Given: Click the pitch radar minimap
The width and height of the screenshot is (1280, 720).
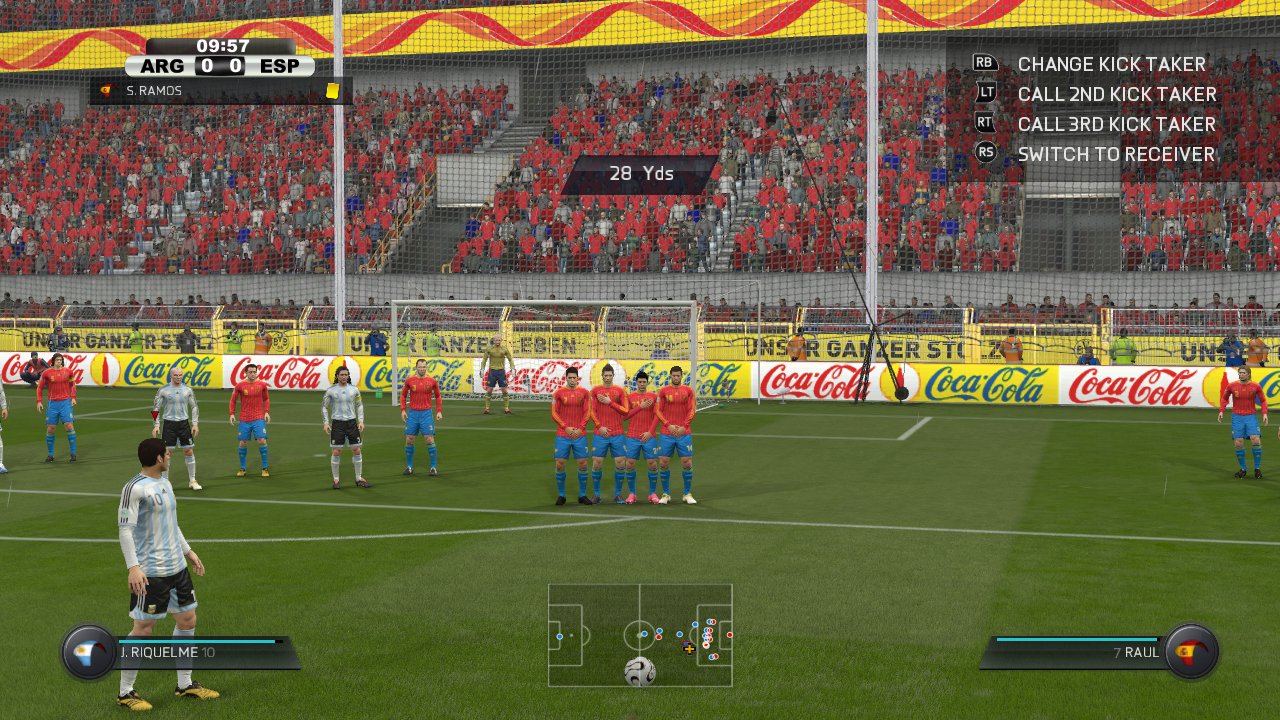Looking at the screenshot, I should pos(640,635).
